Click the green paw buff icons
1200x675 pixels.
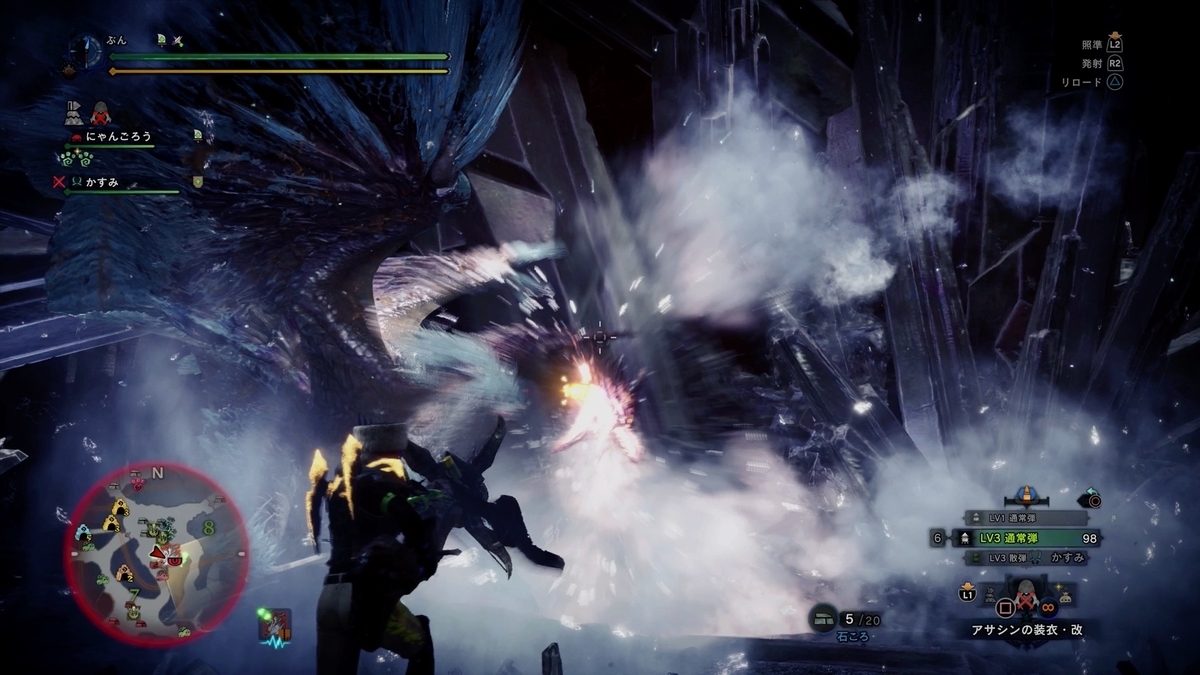pos(78,157)
